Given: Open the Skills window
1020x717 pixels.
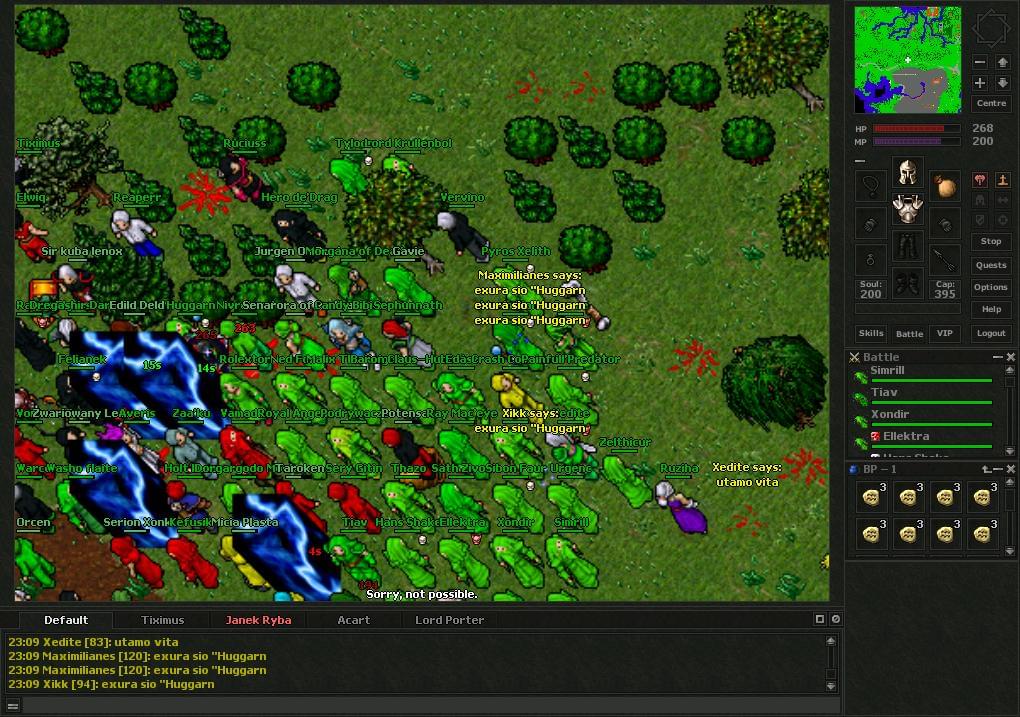Looking at the screenshot, I should (871, 333).
